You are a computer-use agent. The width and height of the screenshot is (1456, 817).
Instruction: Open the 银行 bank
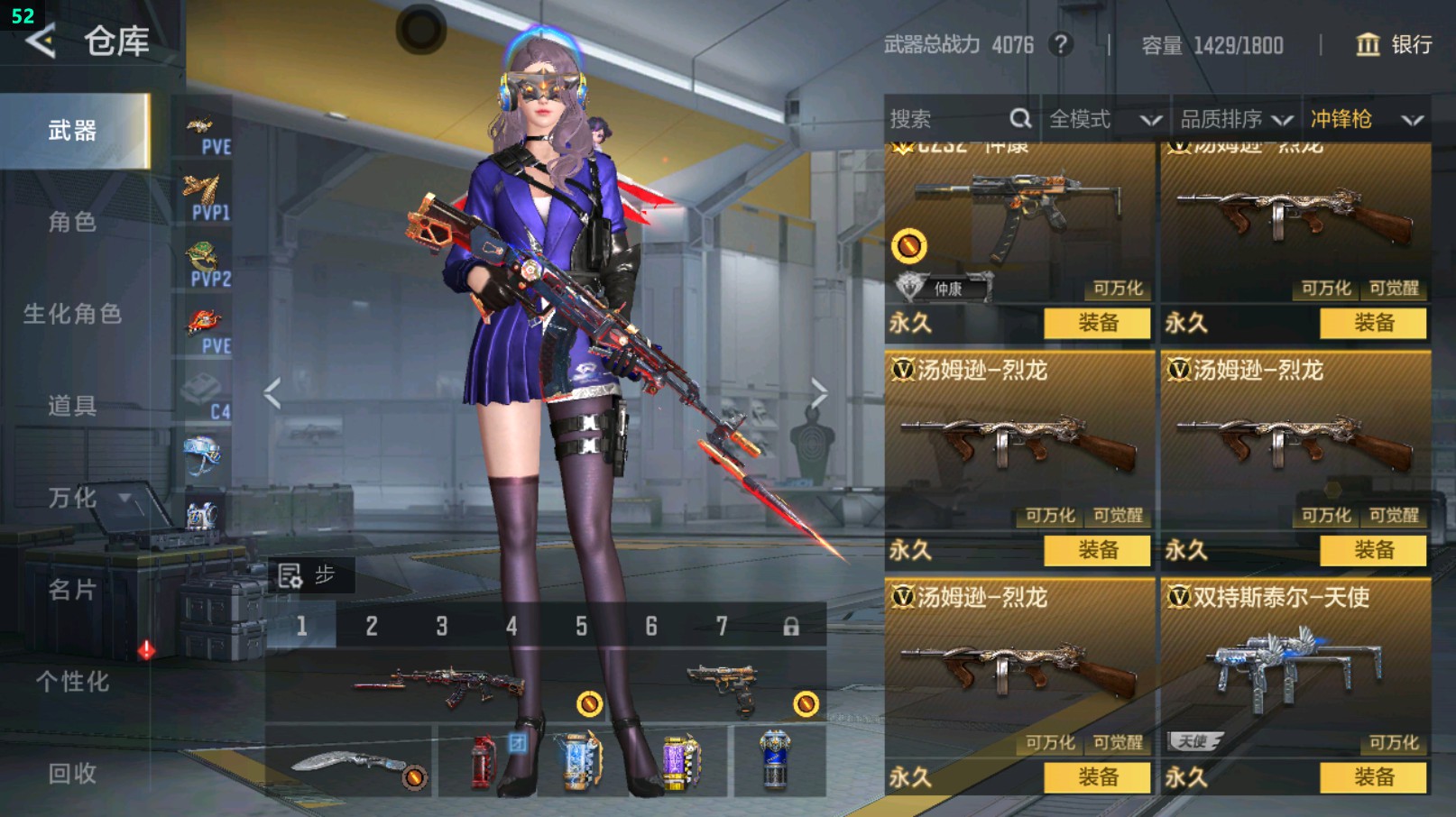(x=1394, y=44)
